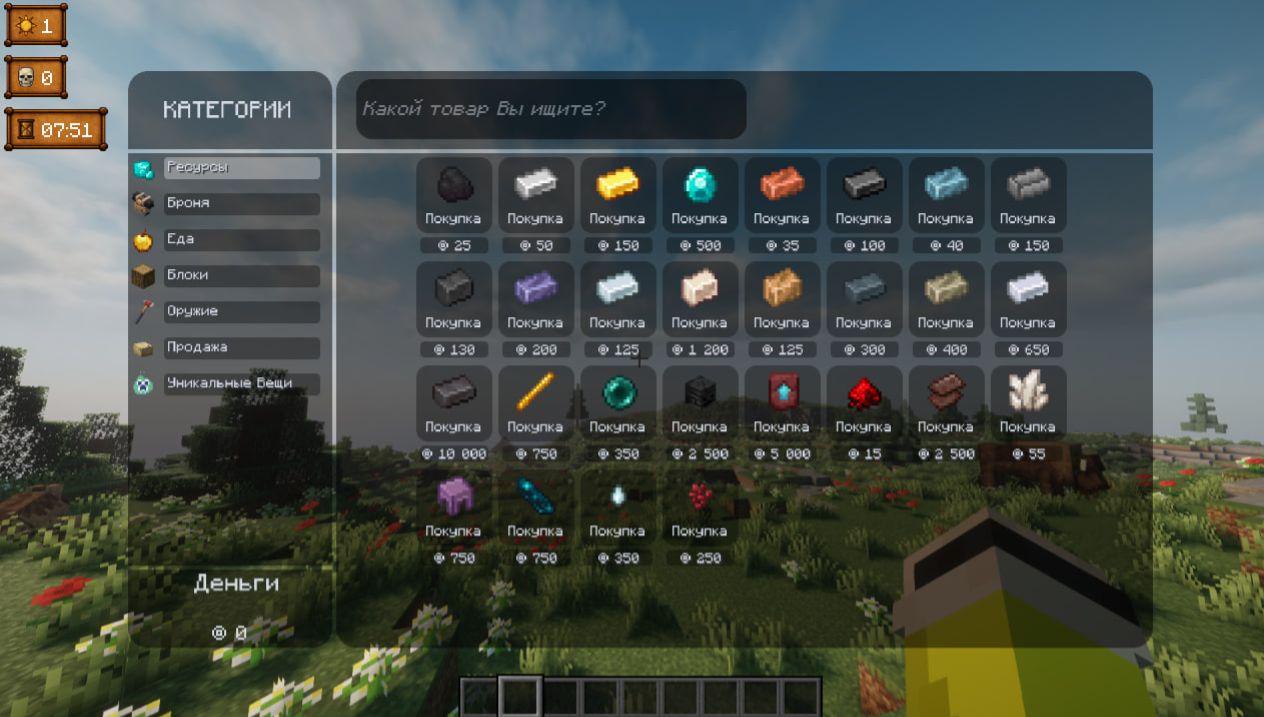Choose the Оружие category
1264x717 pixels.
[x=241, y=312]
